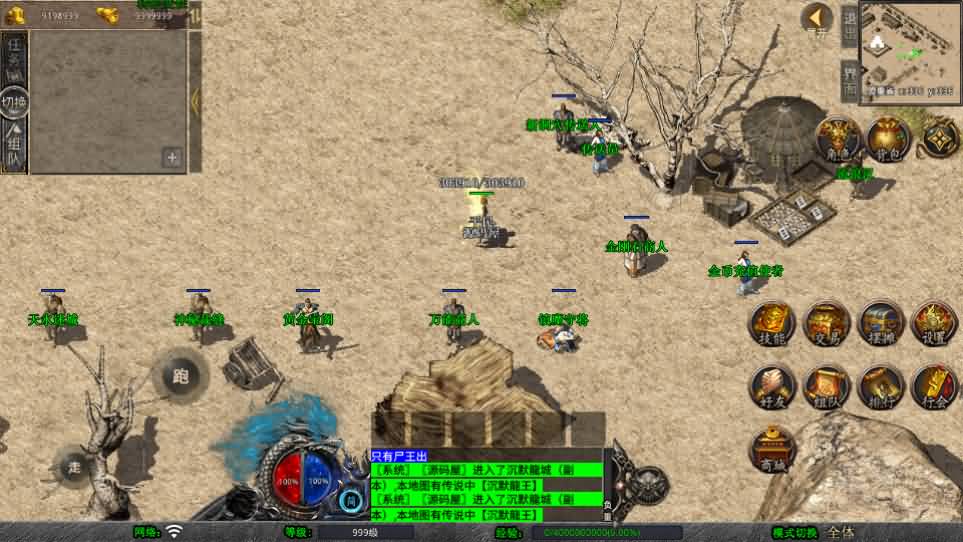Select the 退出 exit tab

pos(849,27)
